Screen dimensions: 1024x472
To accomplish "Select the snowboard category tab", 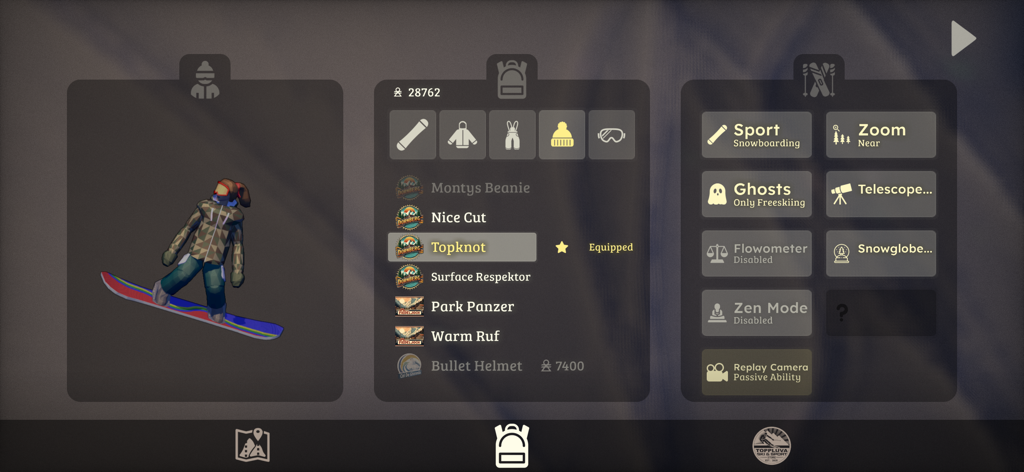I will point(412,135).
